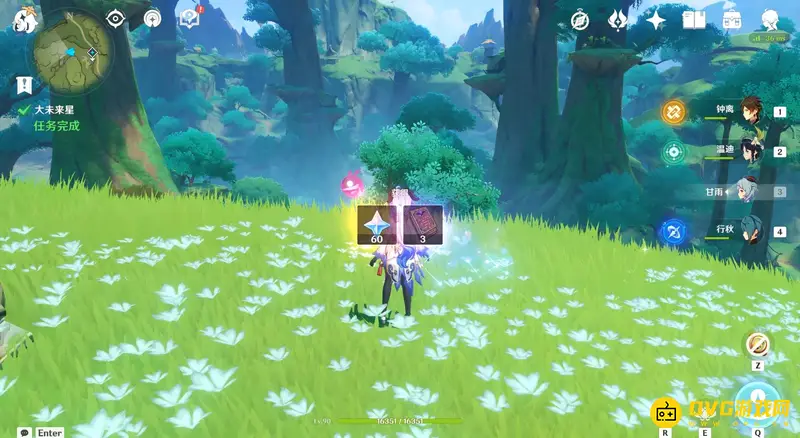Use the round gadget above Z
The height and width of the screenshot is (438, 800).
click(758, 344)
